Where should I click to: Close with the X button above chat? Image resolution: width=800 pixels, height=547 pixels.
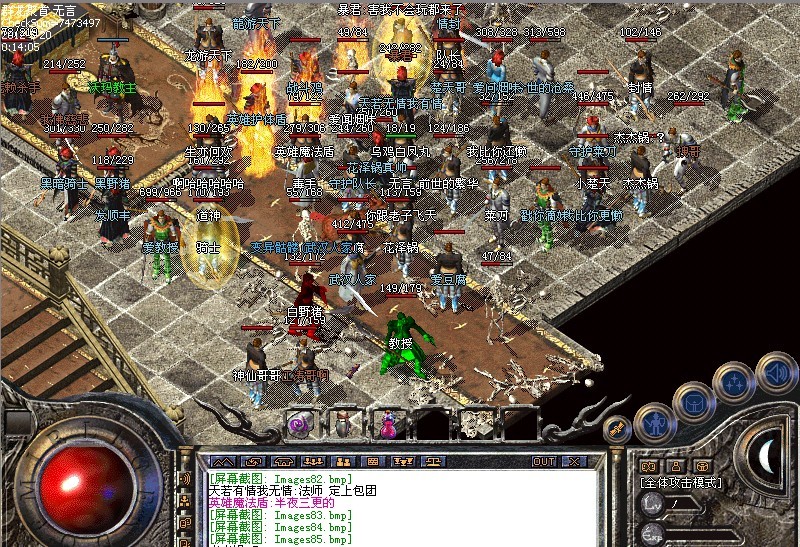[x=573, y=462]
